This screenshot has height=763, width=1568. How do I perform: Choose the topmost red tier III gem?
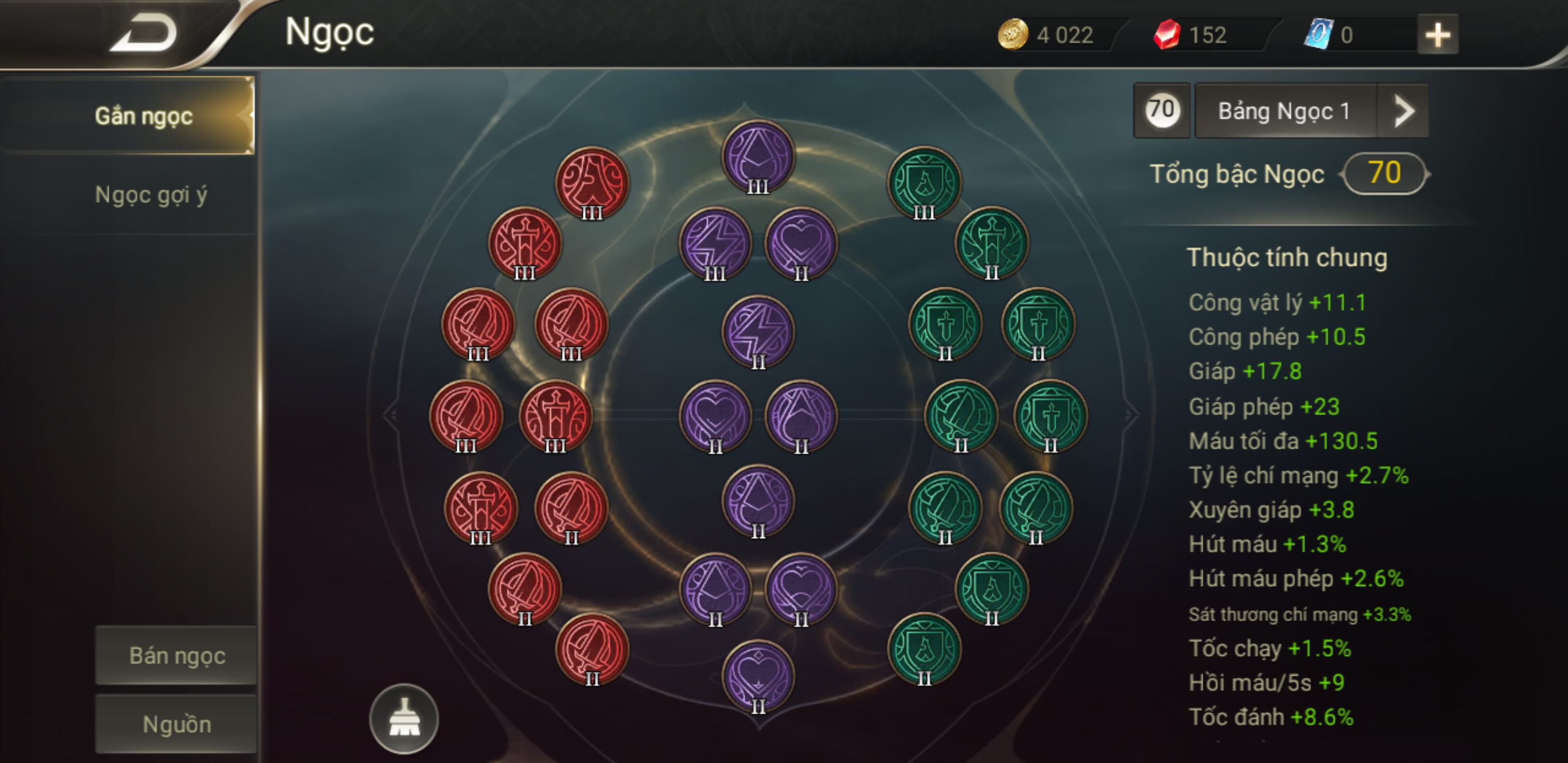[592, 182]
